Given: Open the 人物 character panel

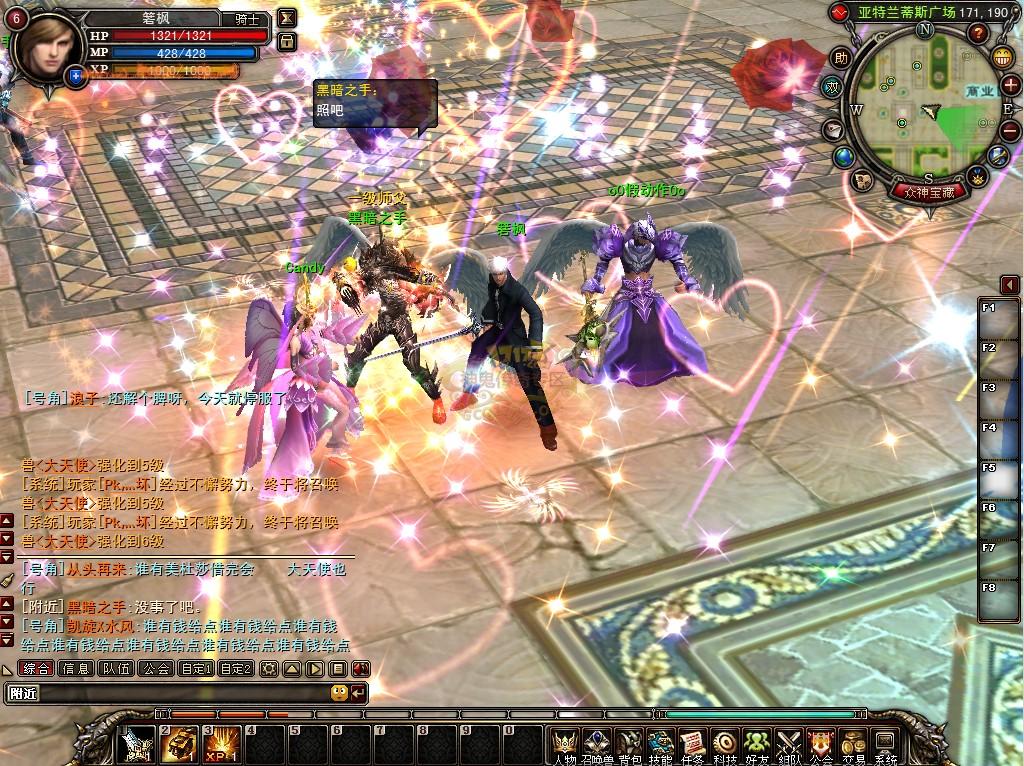Looking at the screenshot, I should pos(567,743).
